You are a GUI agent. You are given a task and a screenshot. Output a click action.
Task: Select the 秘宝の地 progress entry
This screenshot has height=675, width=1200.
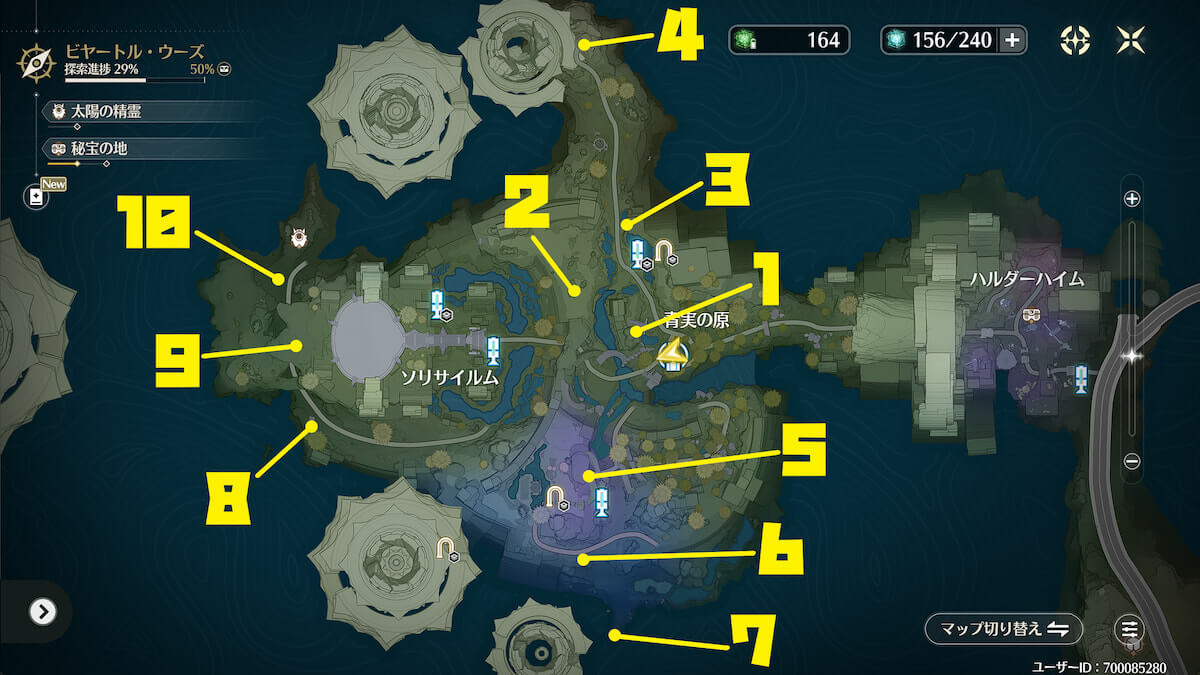coord(98,149)
